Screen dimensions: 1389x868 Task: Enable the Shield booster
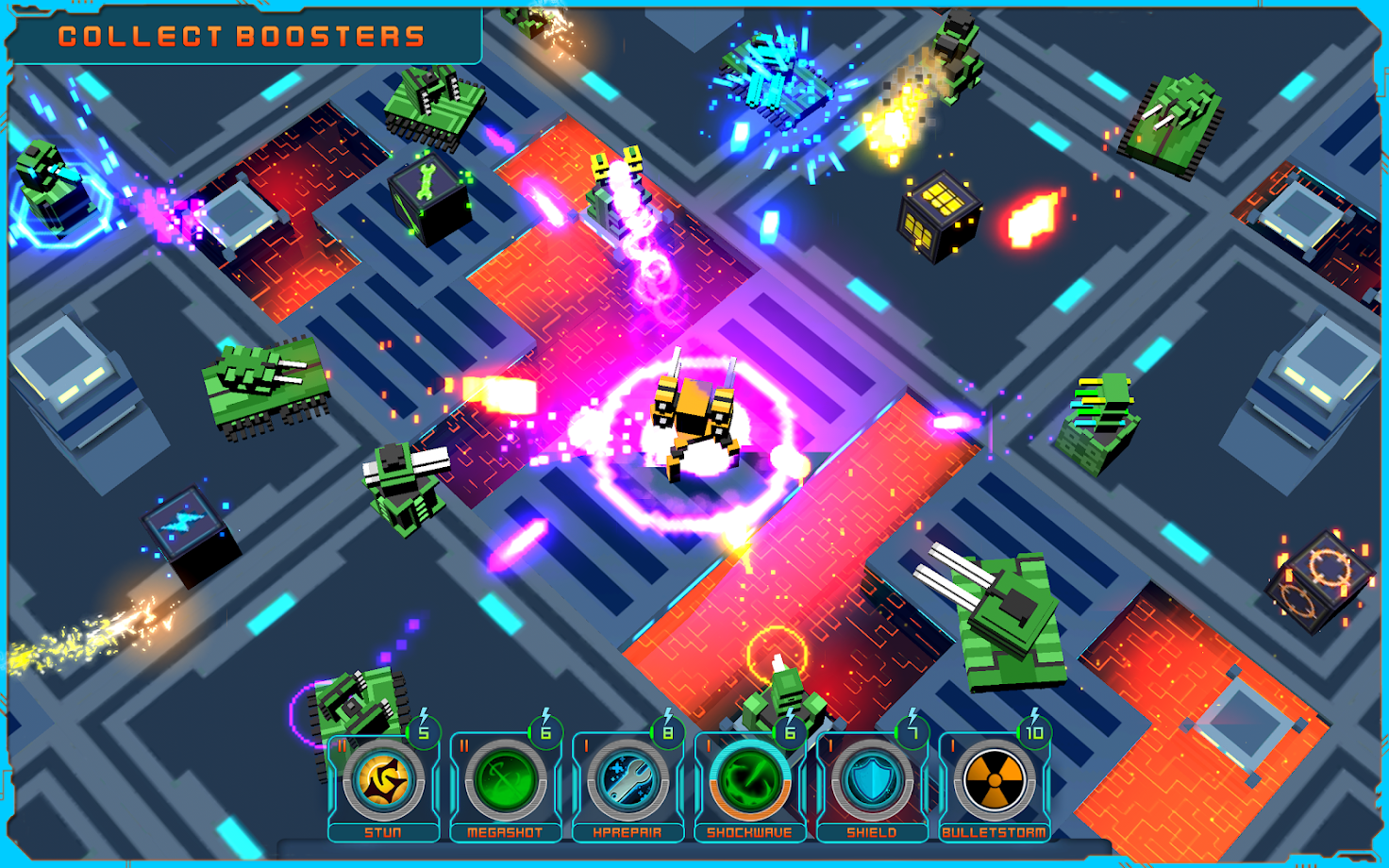(872, 782)
